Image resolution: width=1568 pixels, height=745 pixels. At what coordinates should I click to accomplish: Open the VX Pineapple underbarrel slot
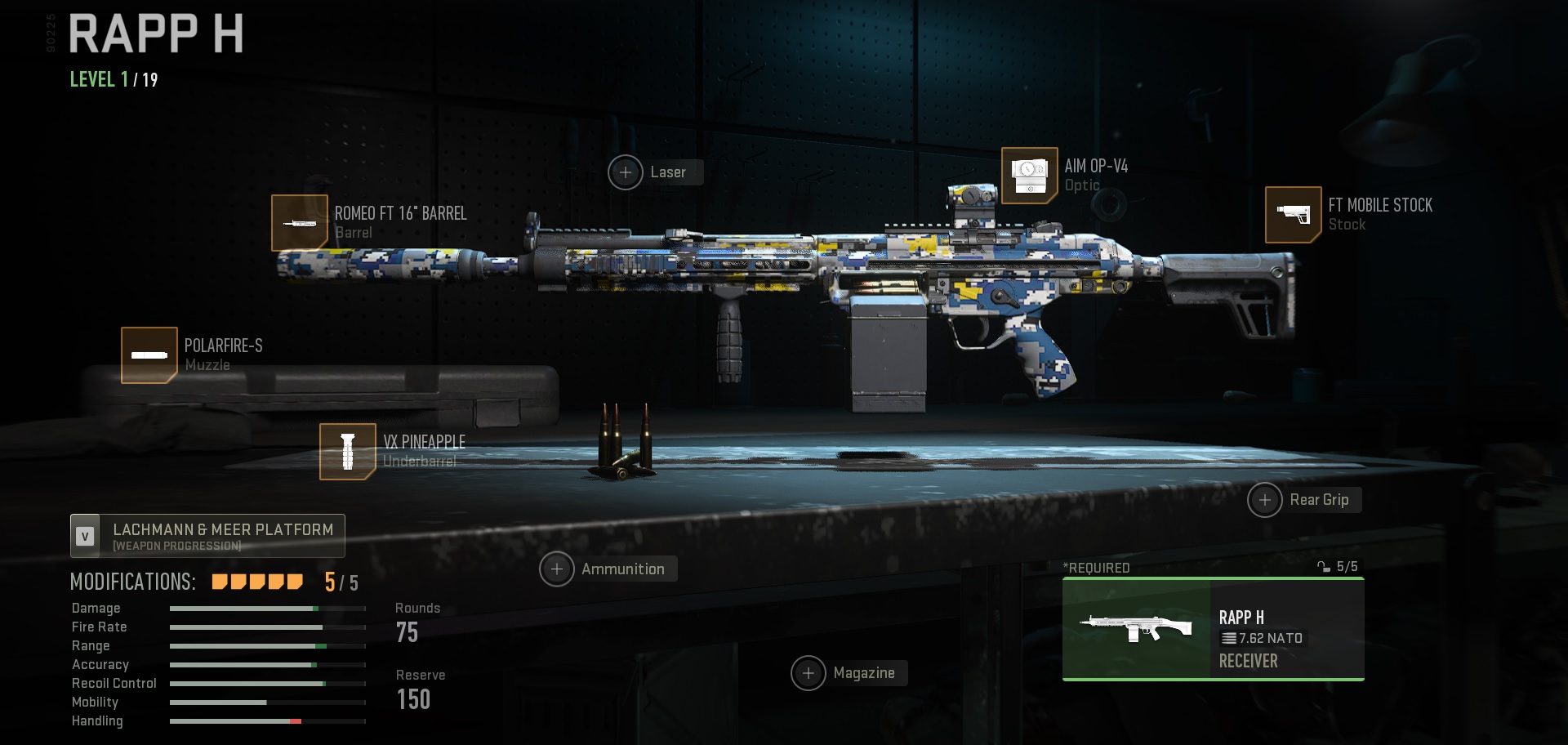point(346,451)
